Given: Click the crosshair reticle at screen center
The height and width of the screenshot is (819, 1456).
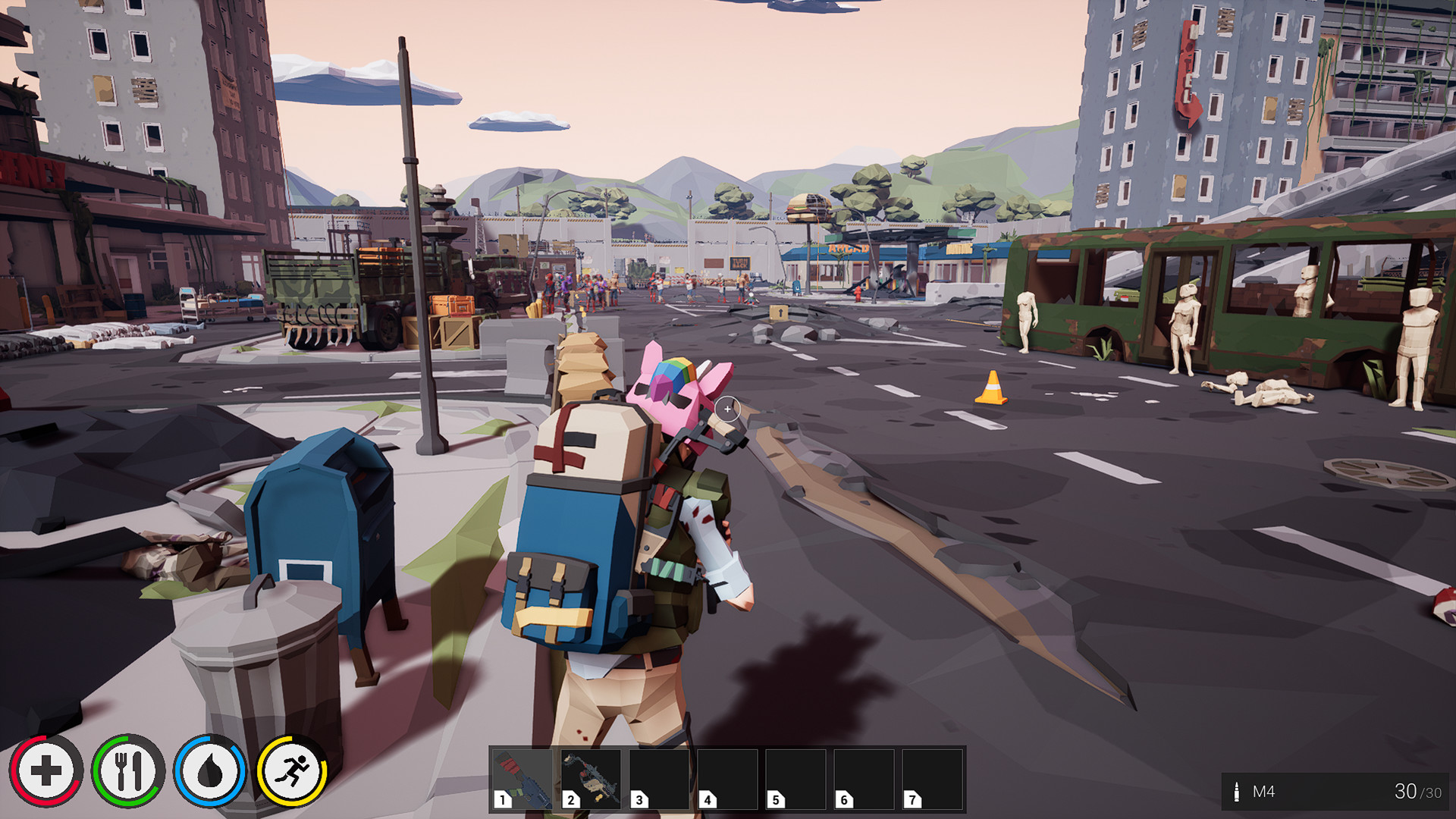Looking at the screenshot, I should (x=728, y=409).
